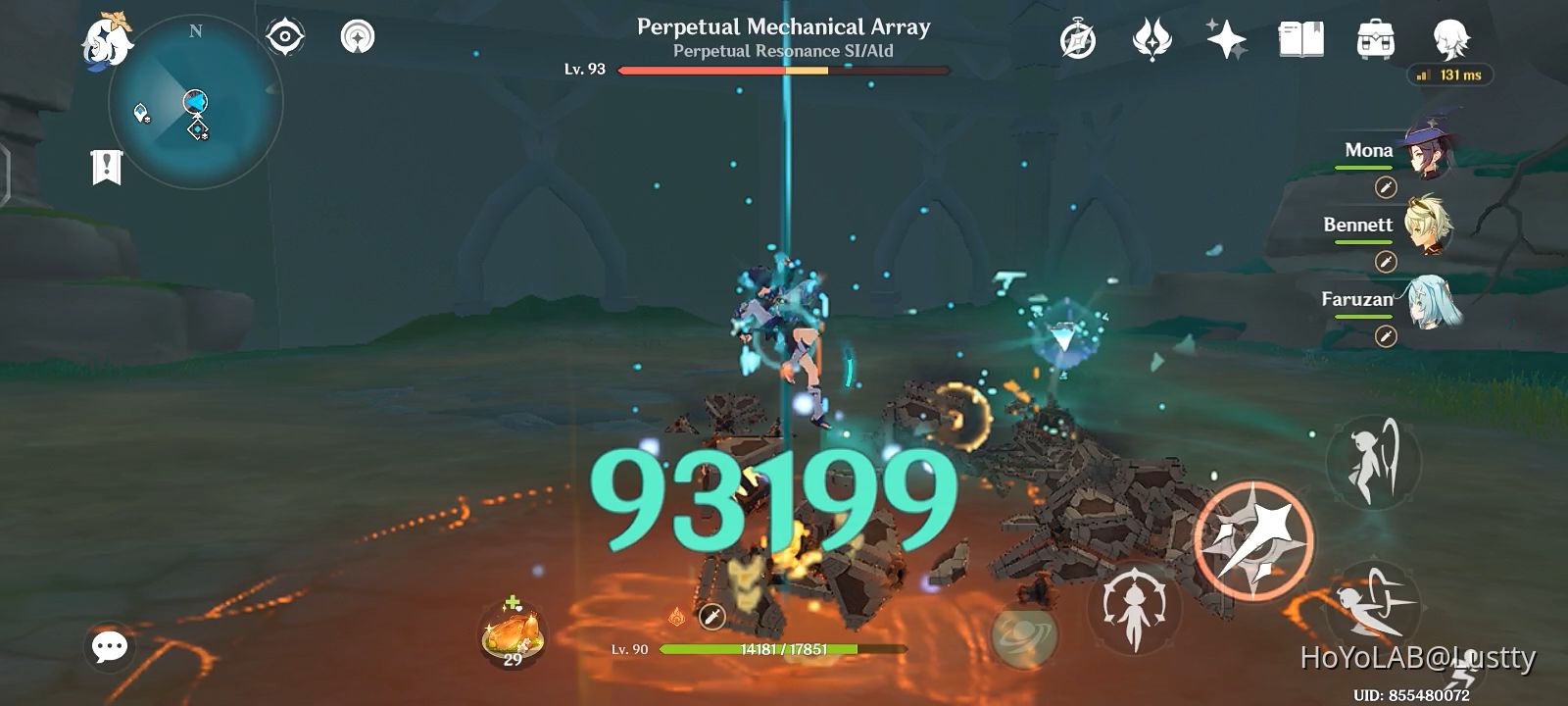
Task: Cast the elemental skill
Action: (1137, 615)
